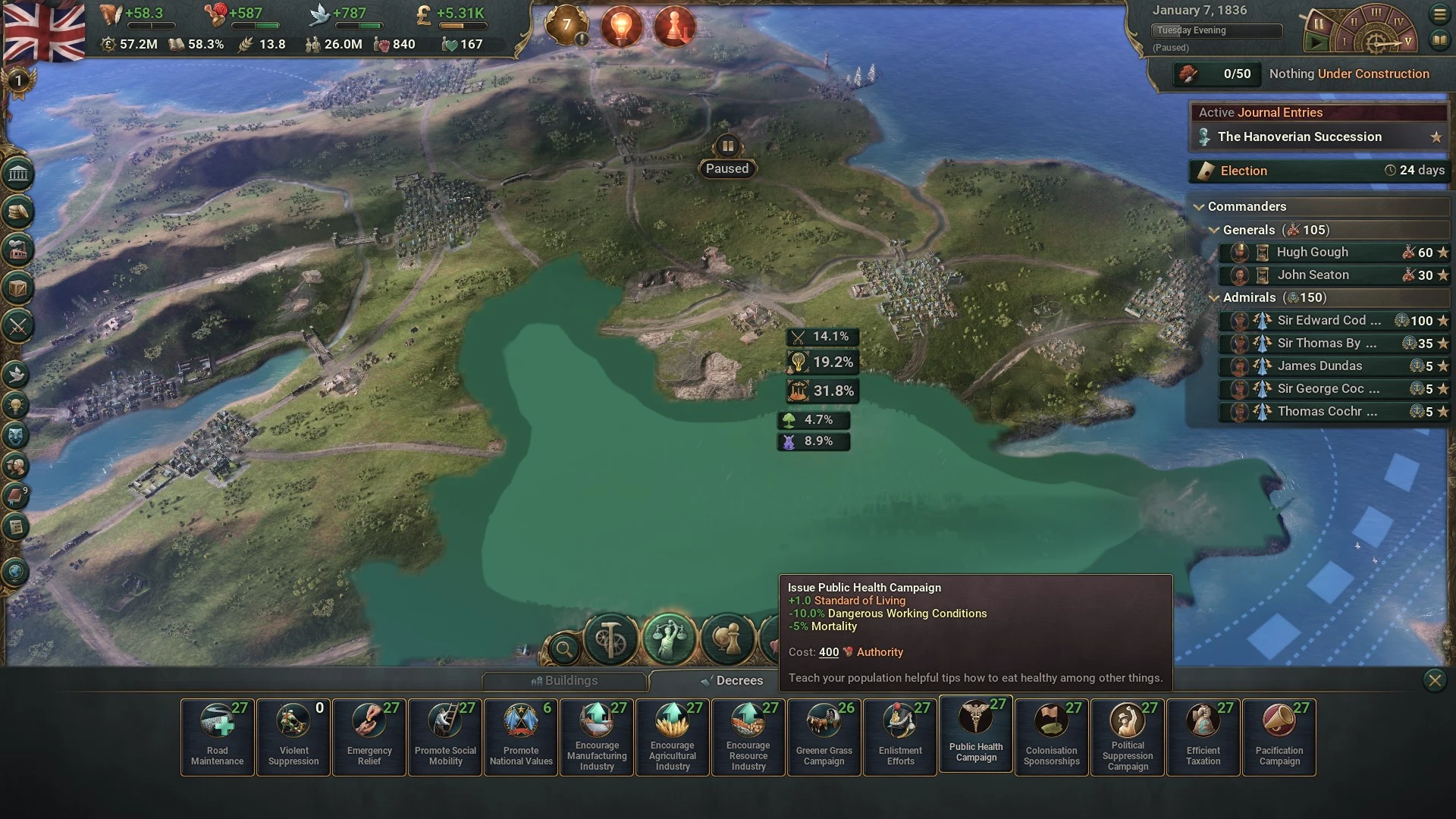The height and width of the screenshot is (819, 1456).
Task: Enact the Public Health Campaign decree
Action: tap(975, 737)
